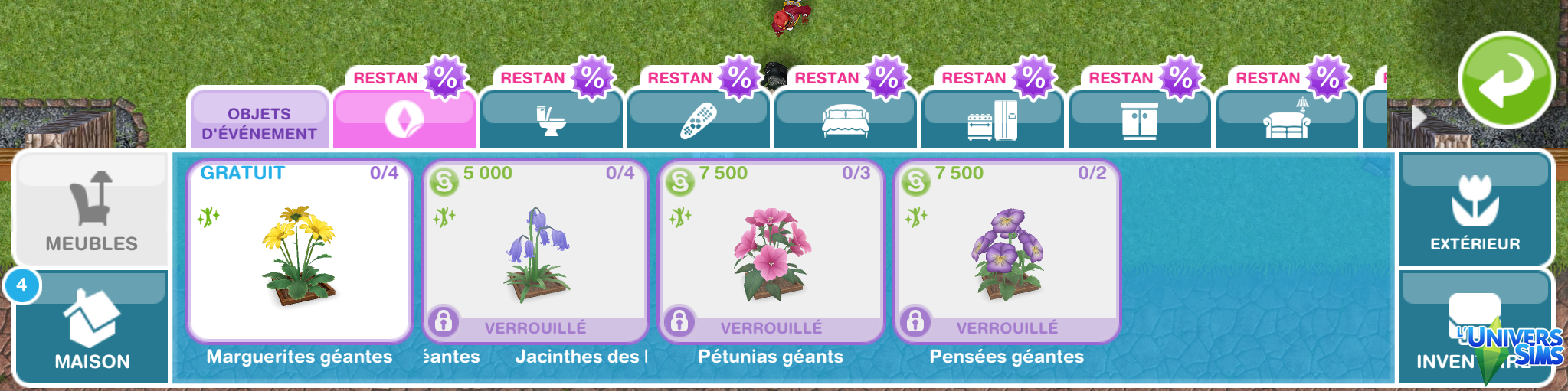The height and width of the screenshot is (391, 1568).
Task: Select the free Marguerites géantes item
Action: pos(300,251)
